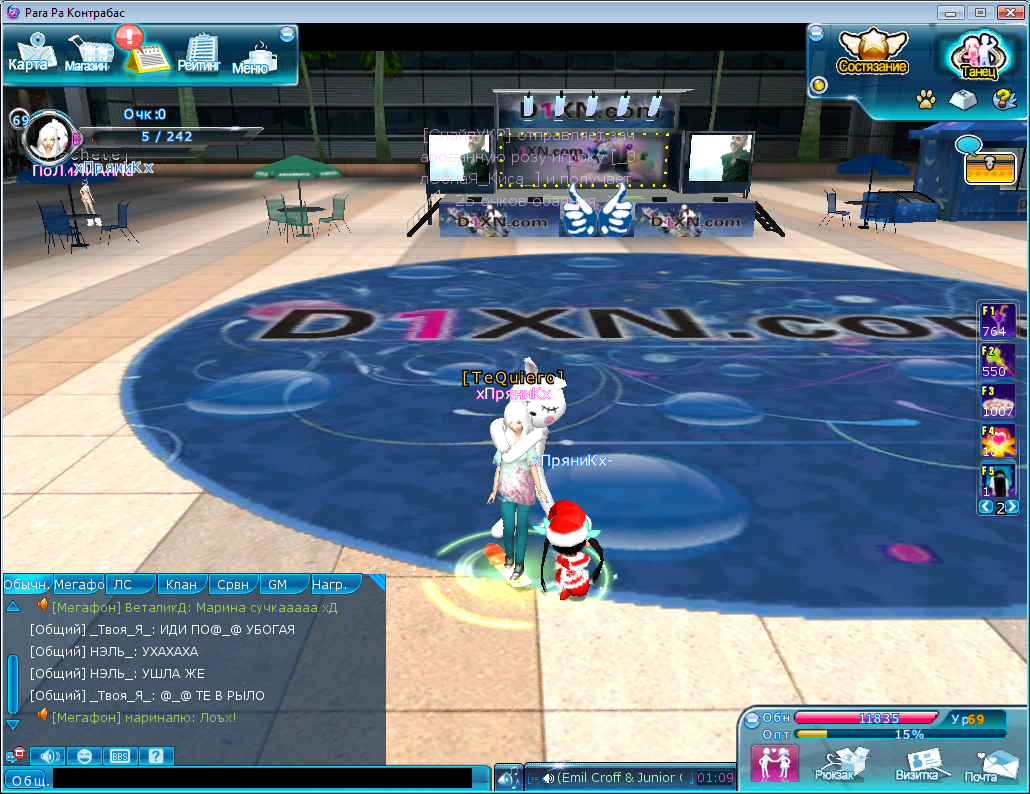Activate the F1 skill slot
1030x794 pixels.
point(997,320)
